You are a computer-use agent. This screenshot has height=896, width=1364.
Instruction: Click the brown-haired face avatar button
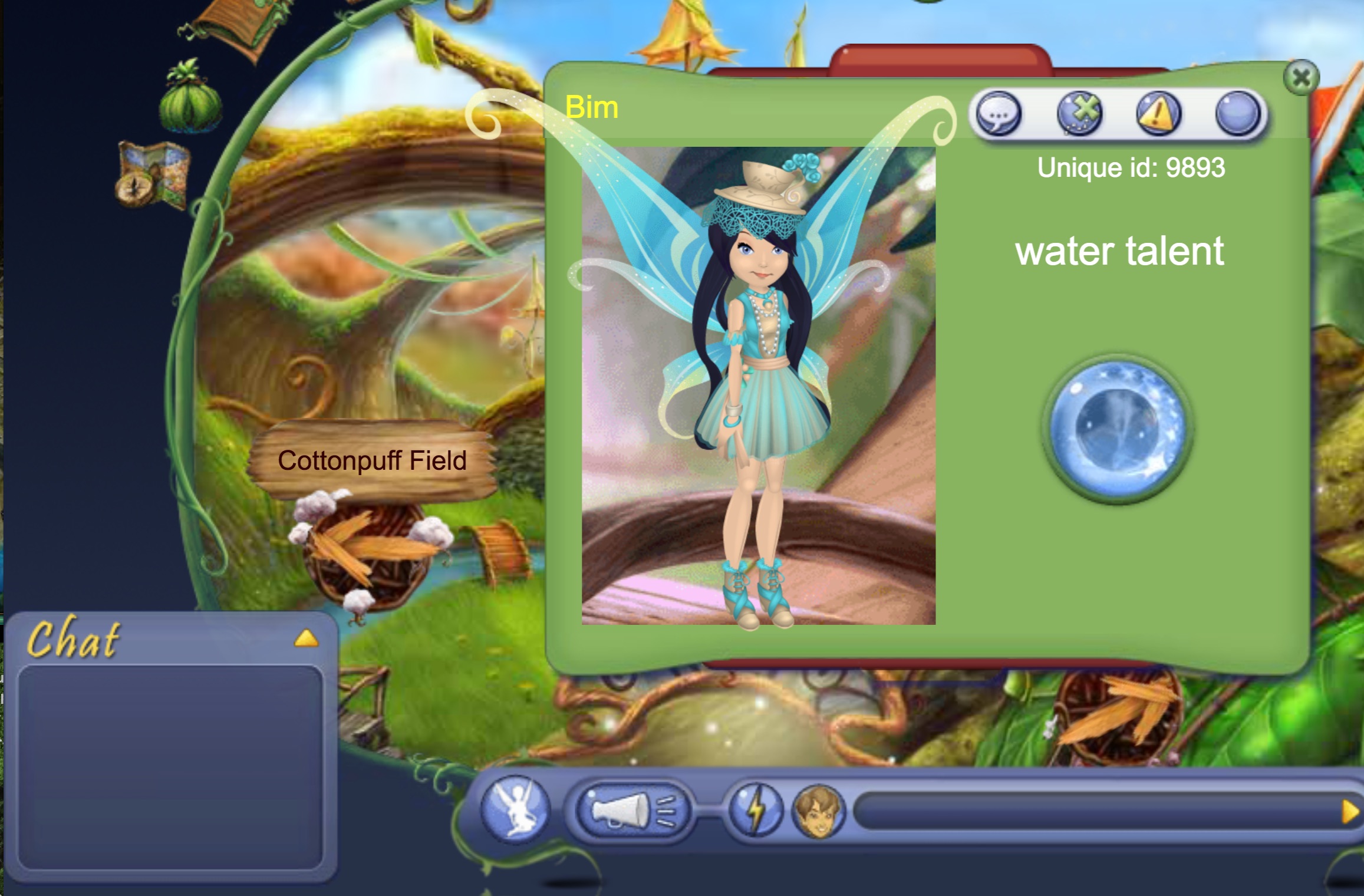(x=819, y=811)
